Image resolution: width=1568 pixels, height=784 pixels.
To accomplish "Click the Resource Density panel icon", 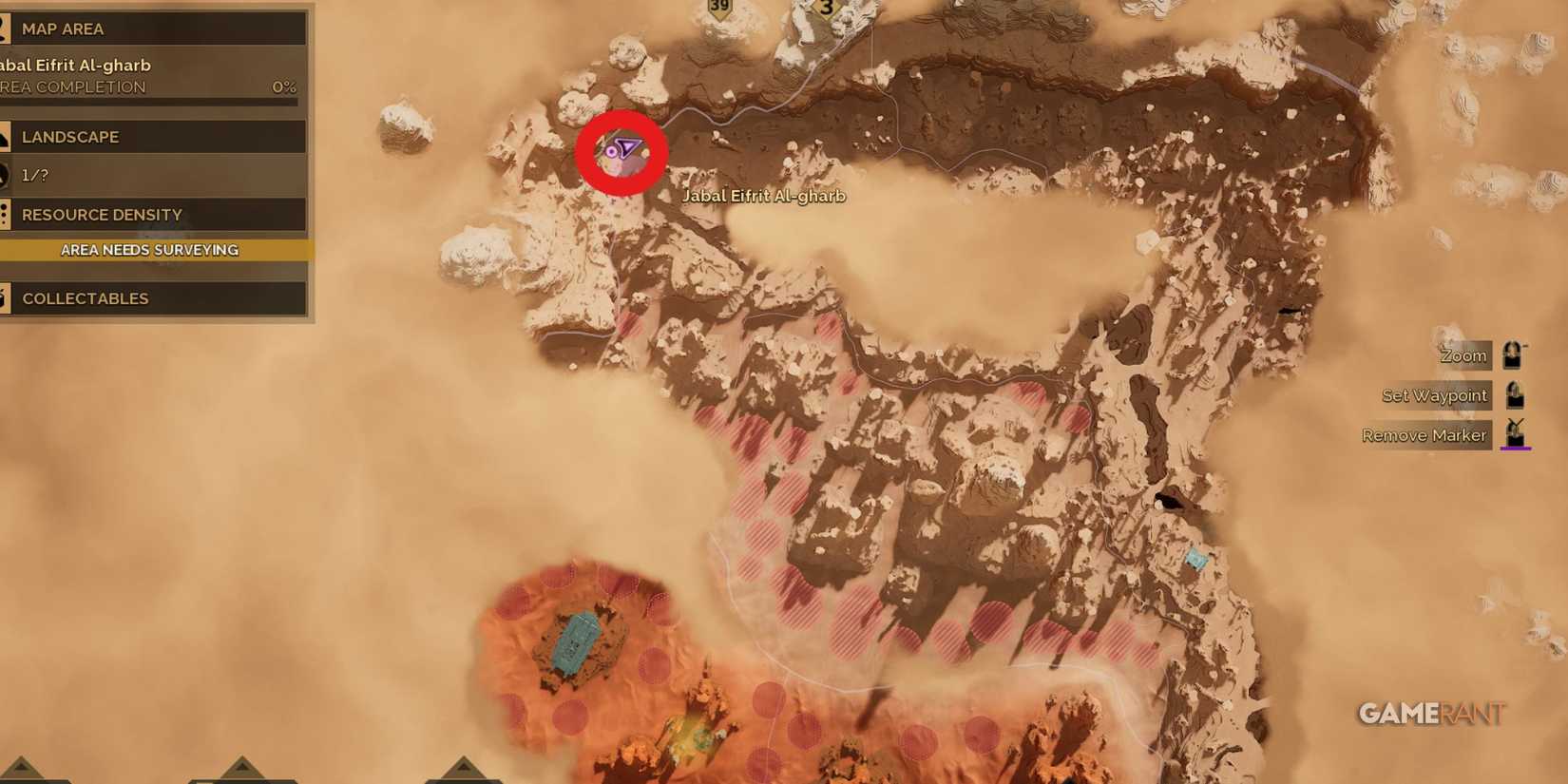I will click(x=5, y=214).
